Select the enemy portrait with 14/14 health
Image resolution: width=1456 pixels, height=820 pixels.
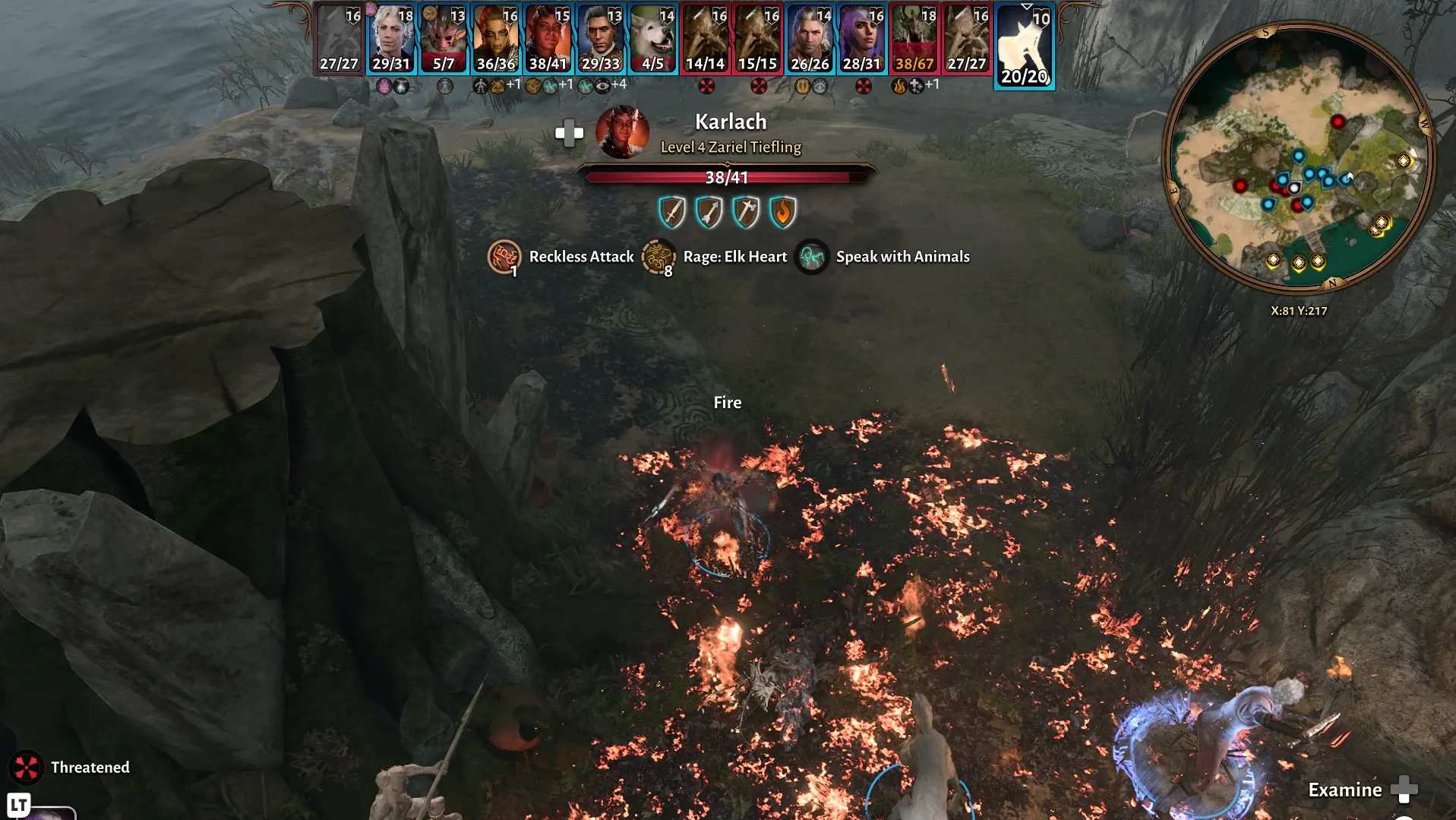[x=706, y=38]
